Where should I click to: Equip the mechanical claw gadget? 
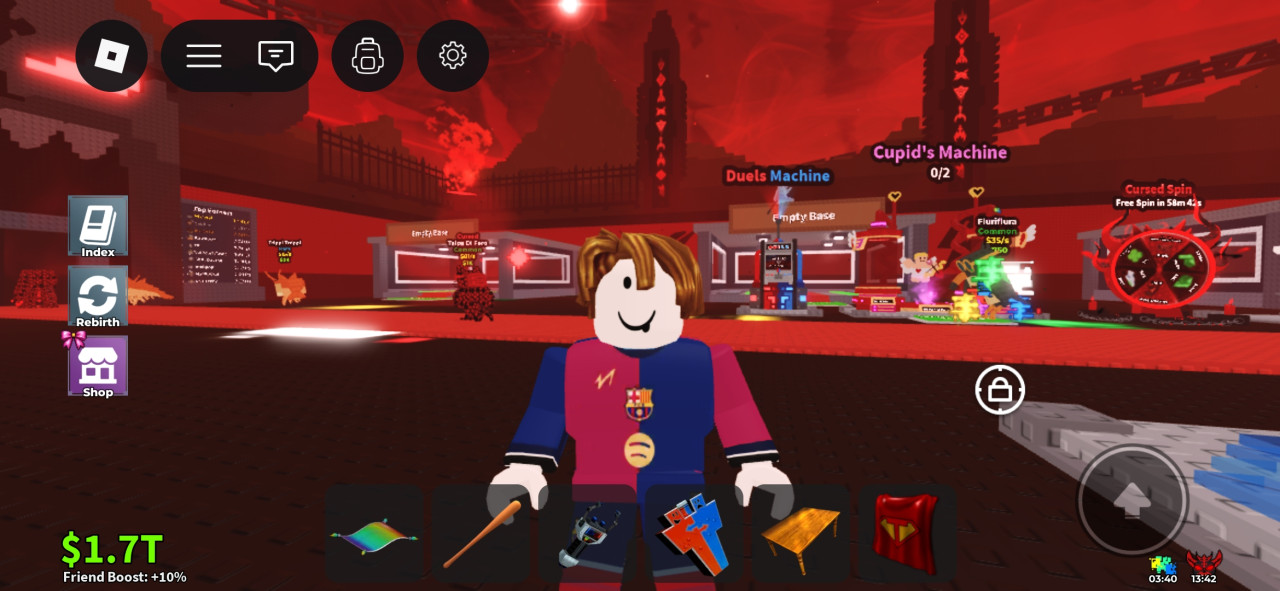(x=588, y=534)
